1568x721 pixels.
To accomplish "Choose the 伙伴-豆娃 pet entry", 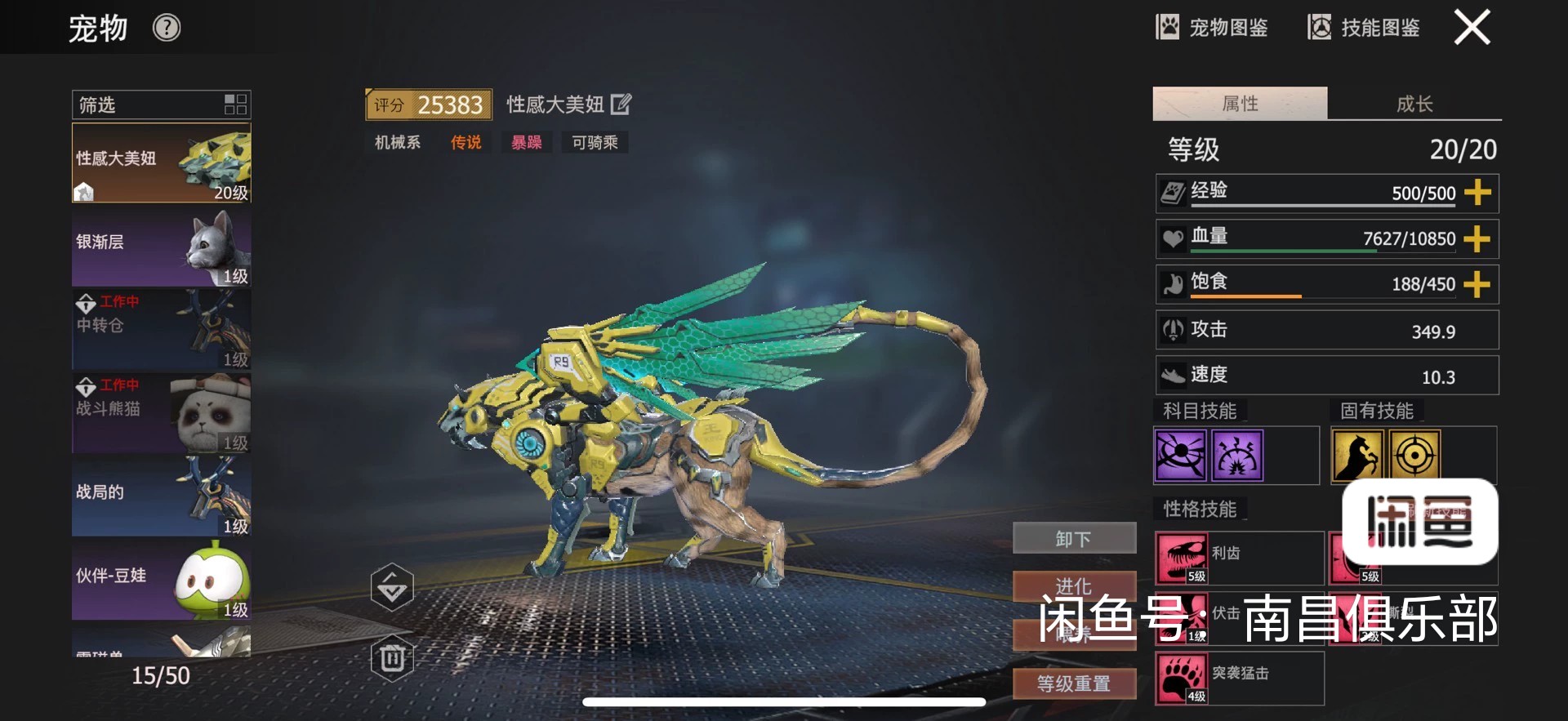I will pos(161,581).
